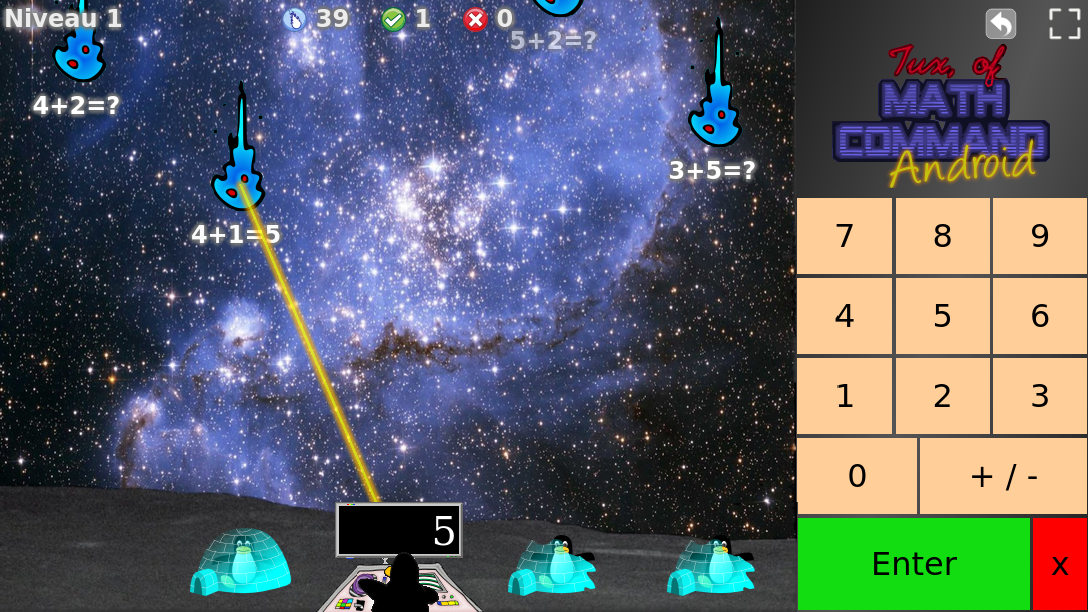
Task: Tap the number 7 key
Action: (844, 236)
